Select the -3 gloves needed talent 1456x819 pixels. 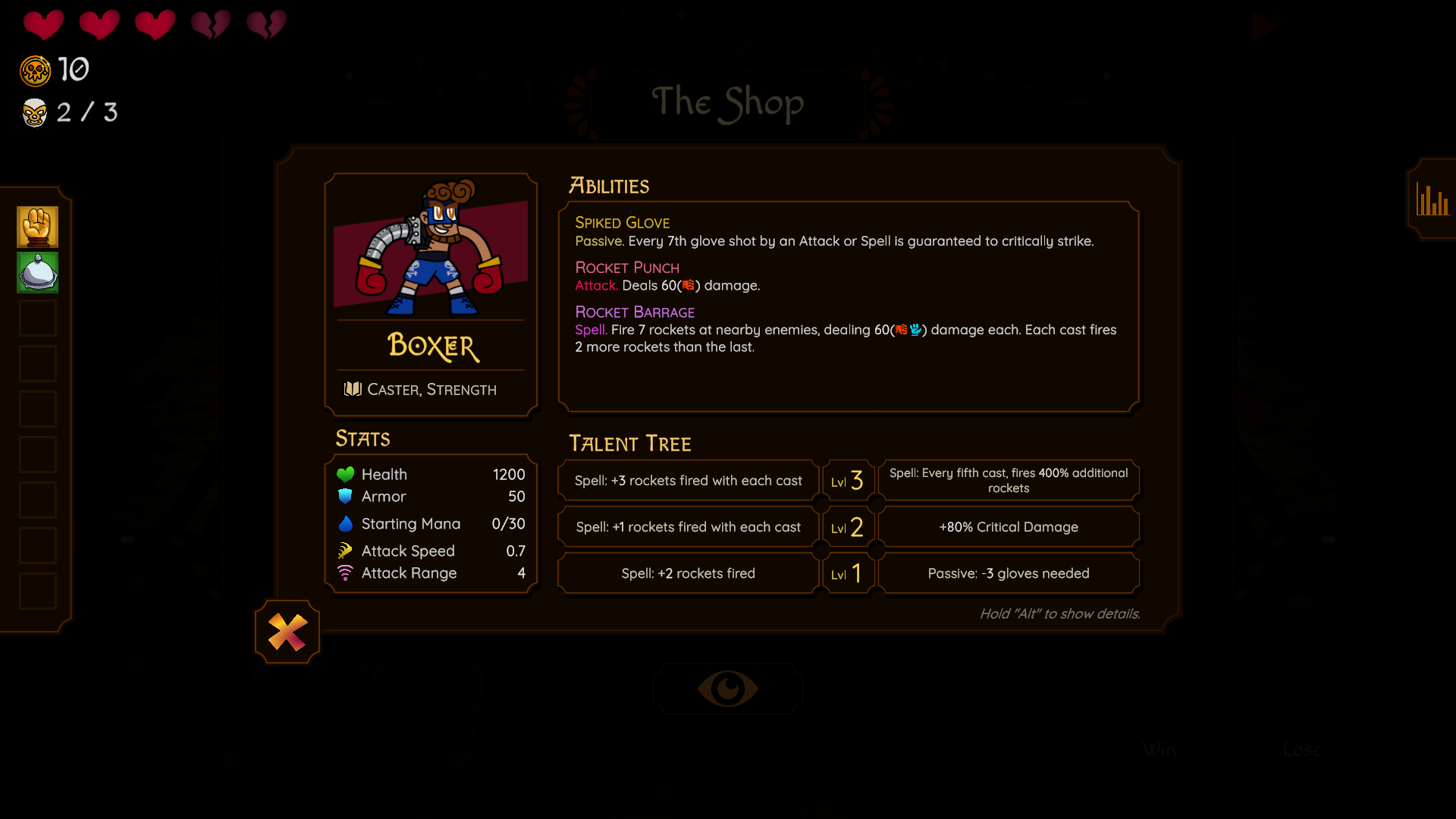tap(1008, 573)
